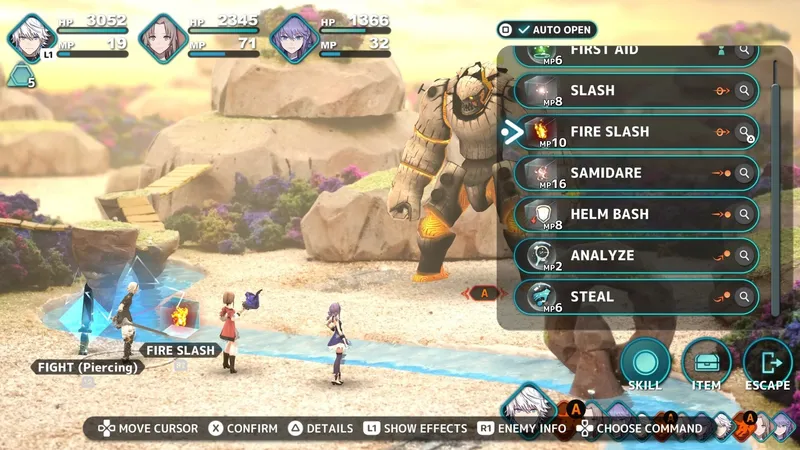Screen dimensions: 800x450
Task: Open the Item command
Action: 707,364
